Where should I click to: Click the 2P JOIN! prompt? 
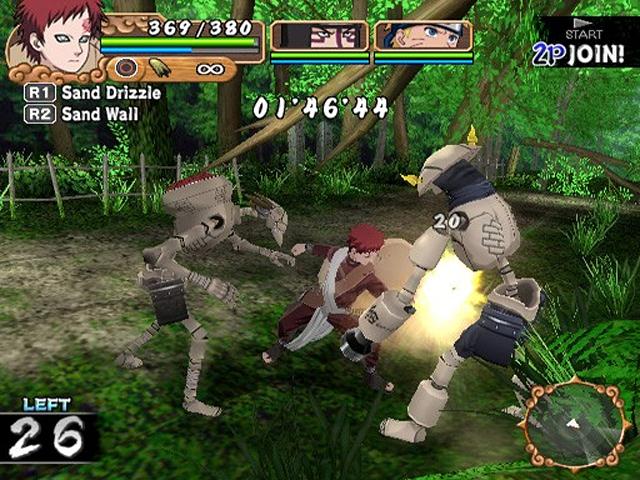(x=585, y=50)
